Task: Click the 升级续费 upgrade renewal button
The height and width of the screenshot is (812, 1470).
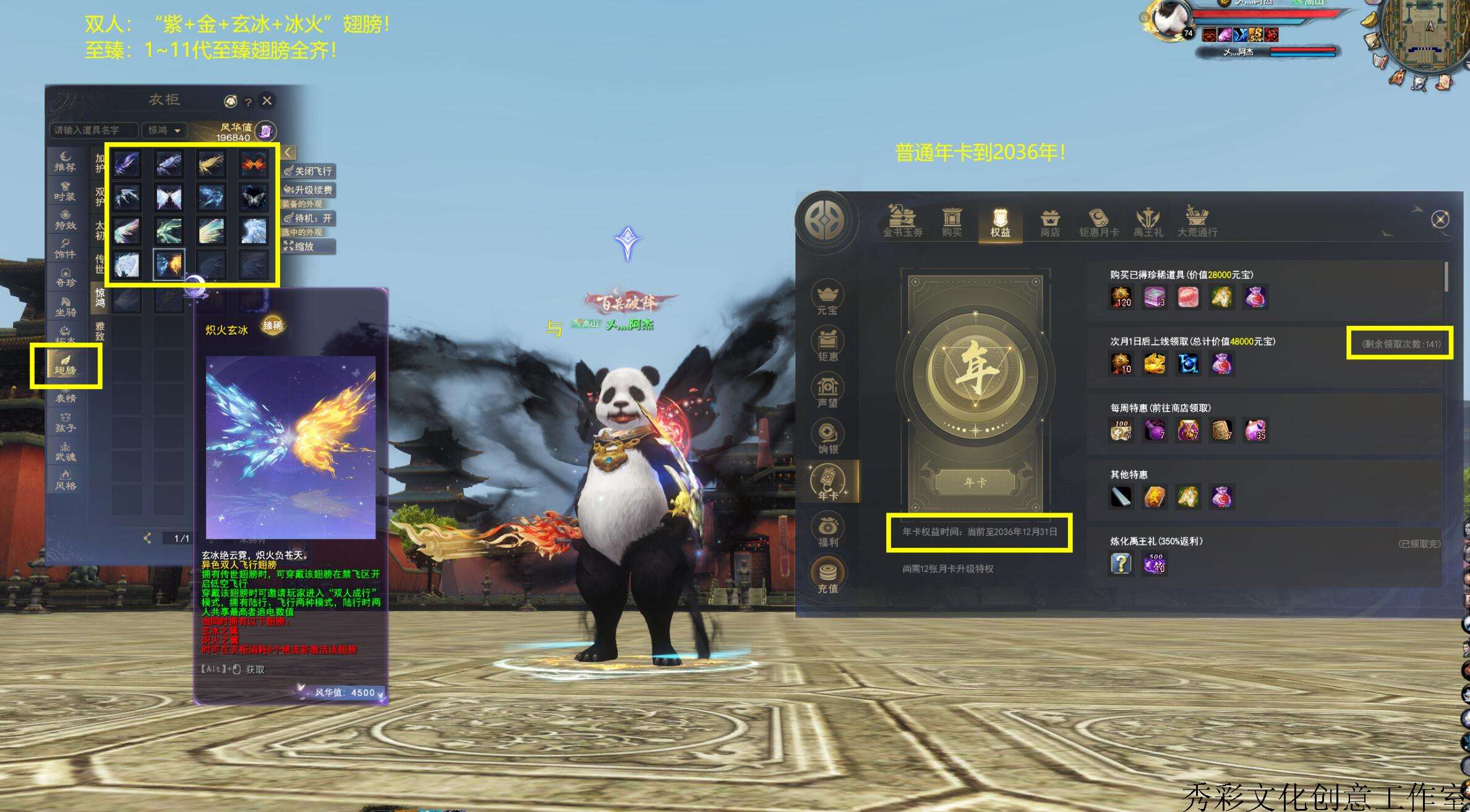Action: pyautogui.click(x=309, y=190)
